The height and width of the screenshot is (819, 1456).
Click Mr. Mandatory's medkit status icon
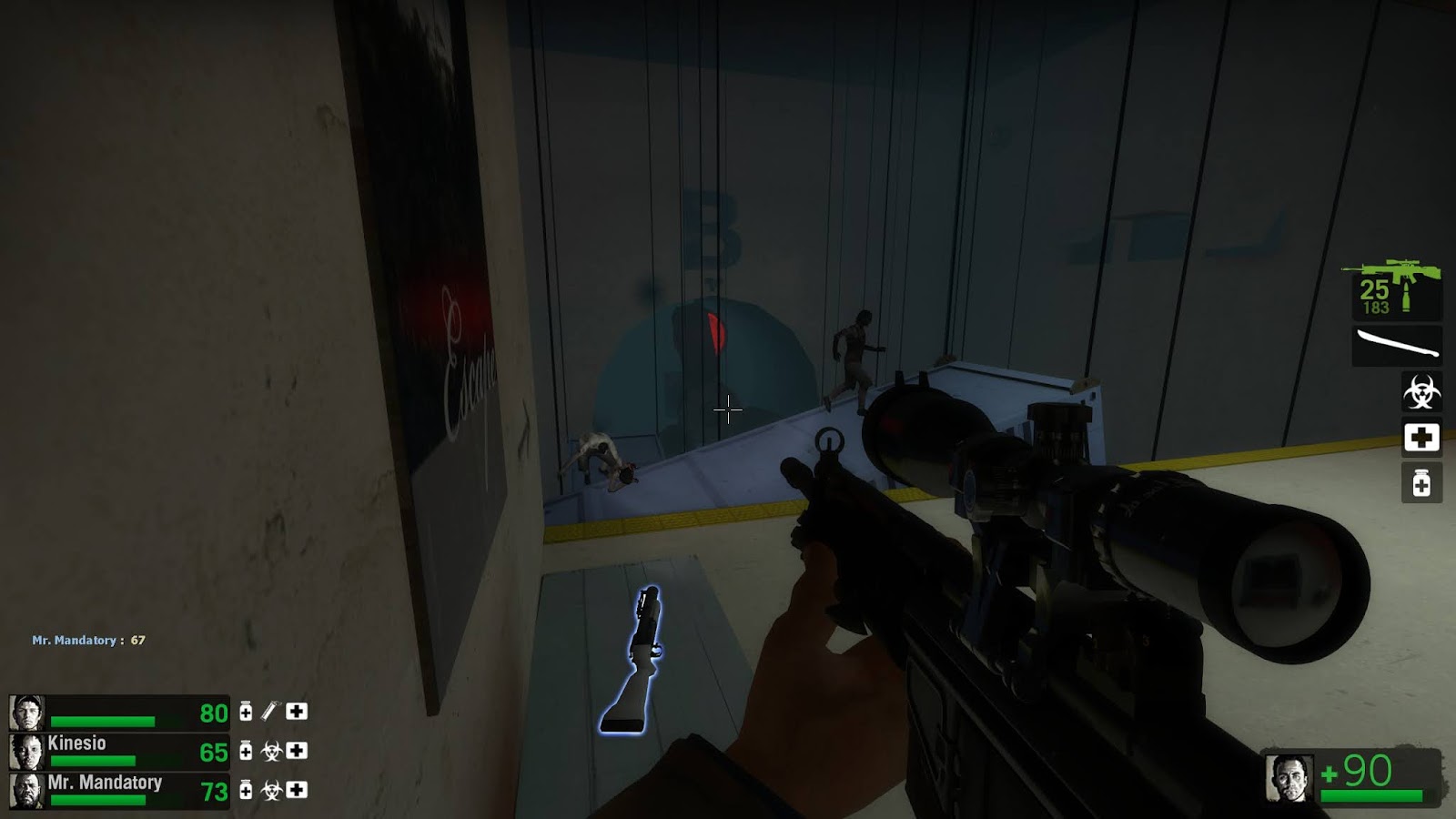[x=296, y=790]
